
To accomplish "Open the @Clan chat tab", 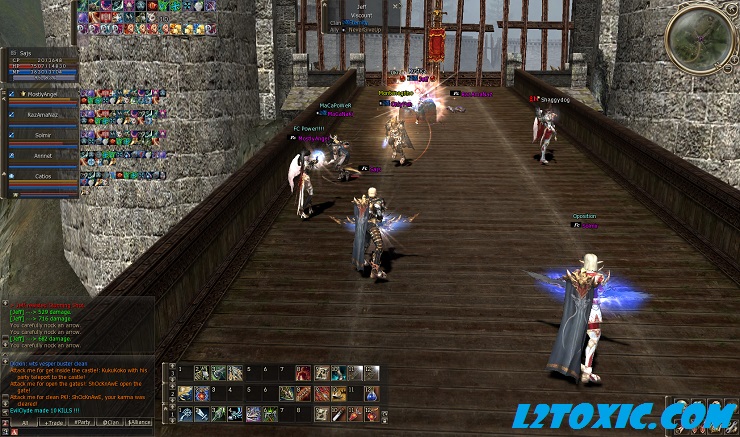I will 110,423.
